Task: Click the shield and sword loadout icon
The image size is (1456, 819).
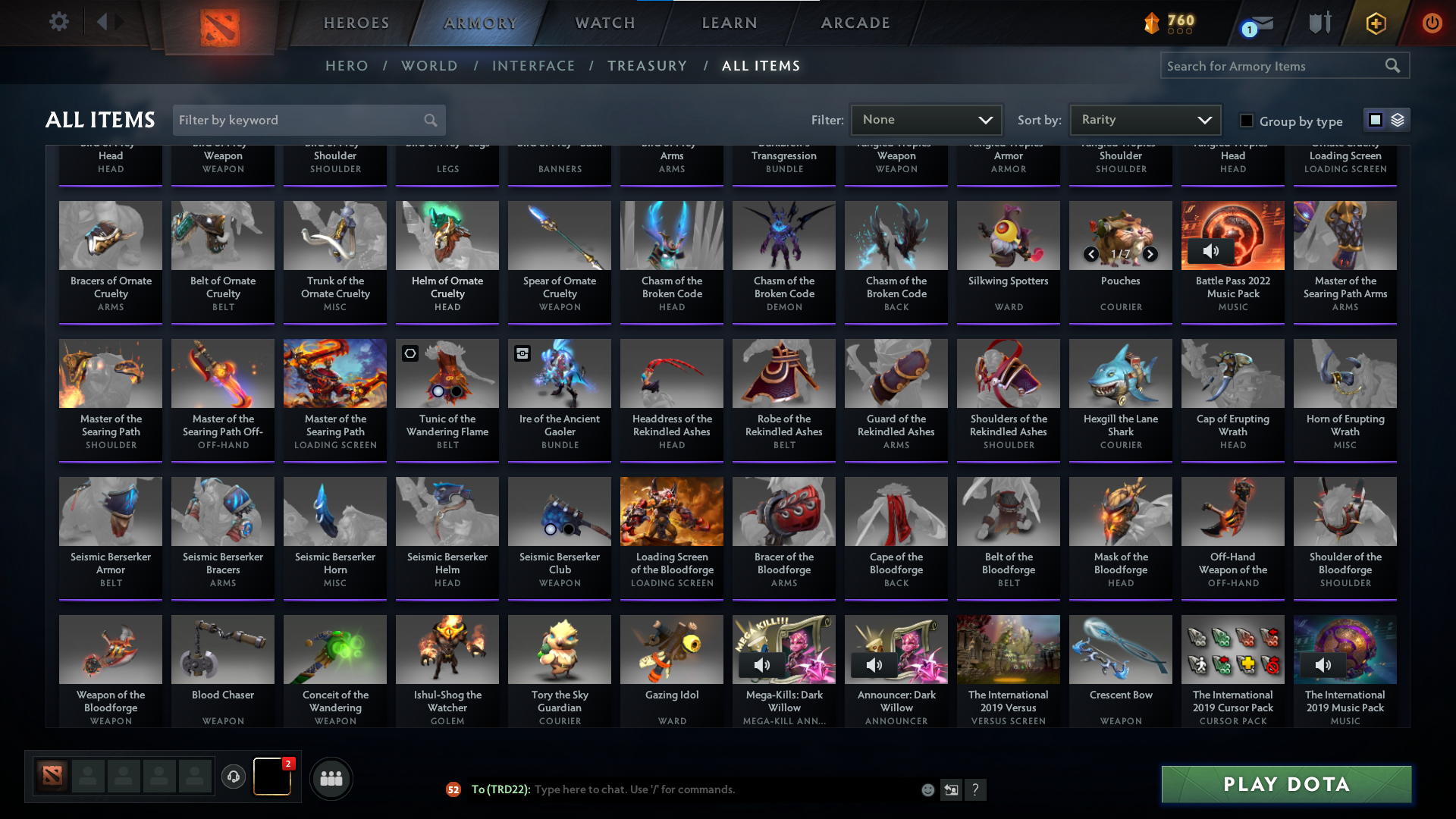Action: (1319, 23)
